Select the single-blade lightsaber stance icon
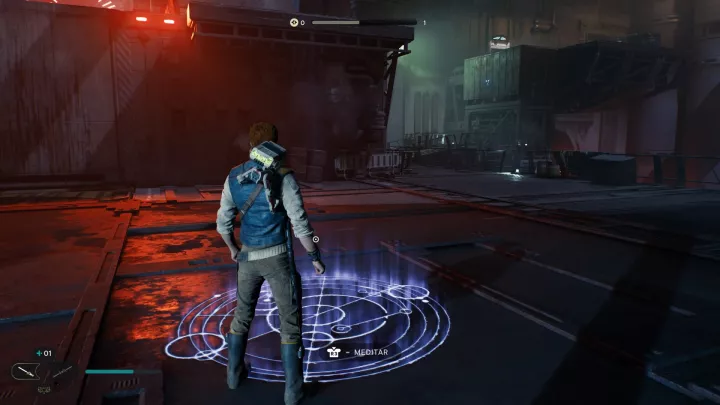The width and height of the screenshot is (720, 405). coord(26,372)
